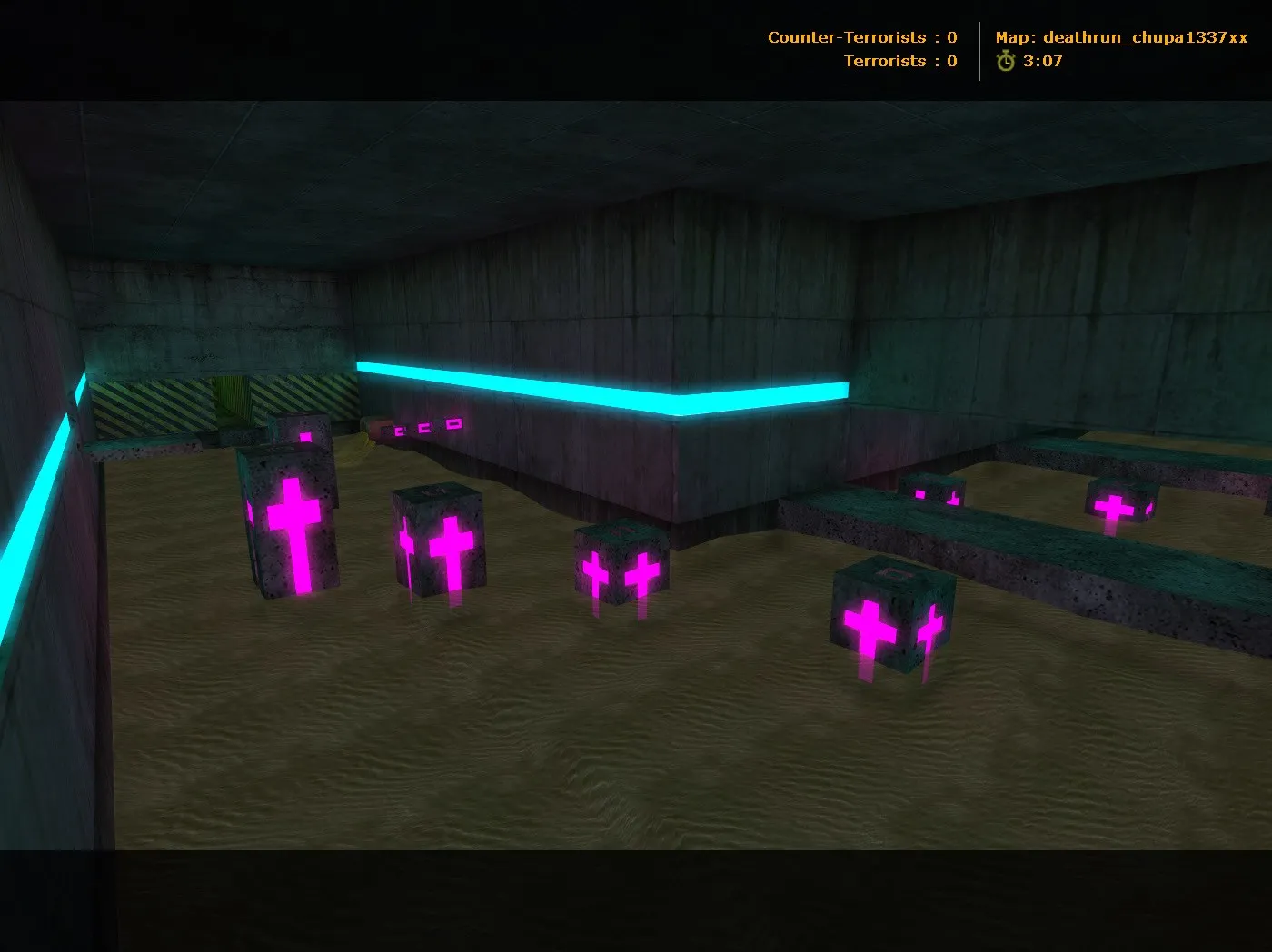This screenshot has width=1272, height=952.
Task: Toggle the round timer showing 3:07
Action: [x=1044, y=62]
